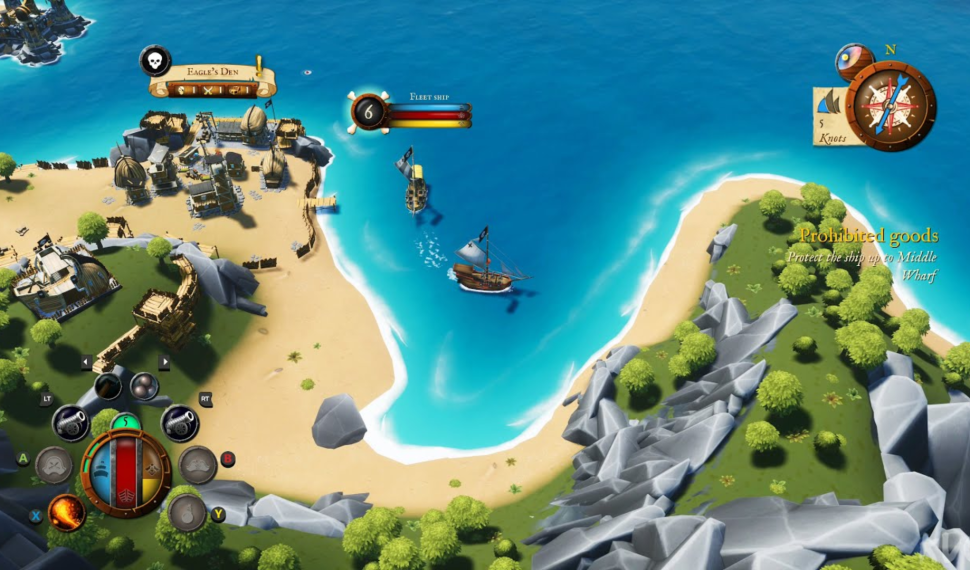Select the pirate skull faction badge

[155, 61]
